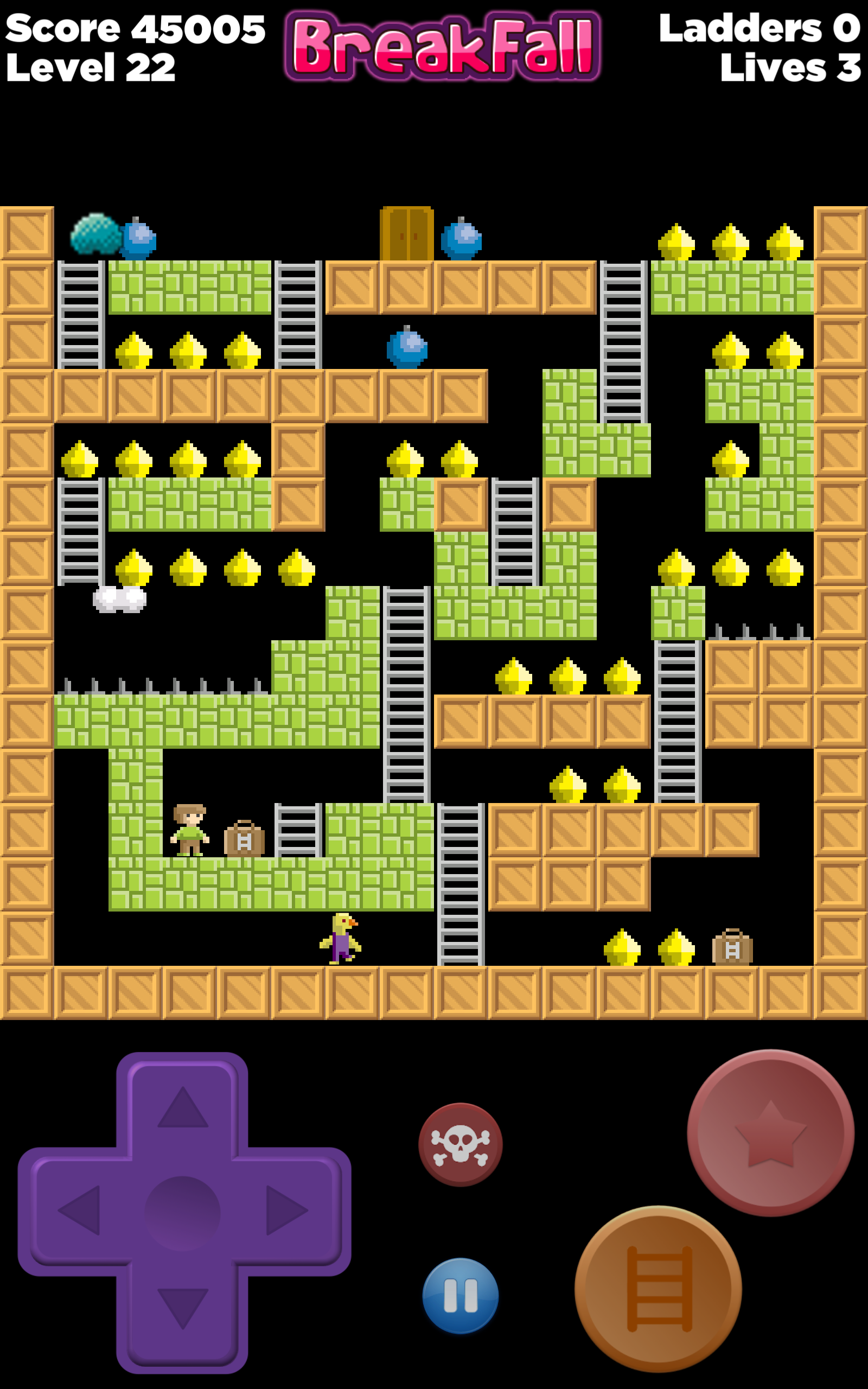Click the teal slime blob in the top-left
The image size is (868, 1389).
pyautogui.click(x=97, y=234)
